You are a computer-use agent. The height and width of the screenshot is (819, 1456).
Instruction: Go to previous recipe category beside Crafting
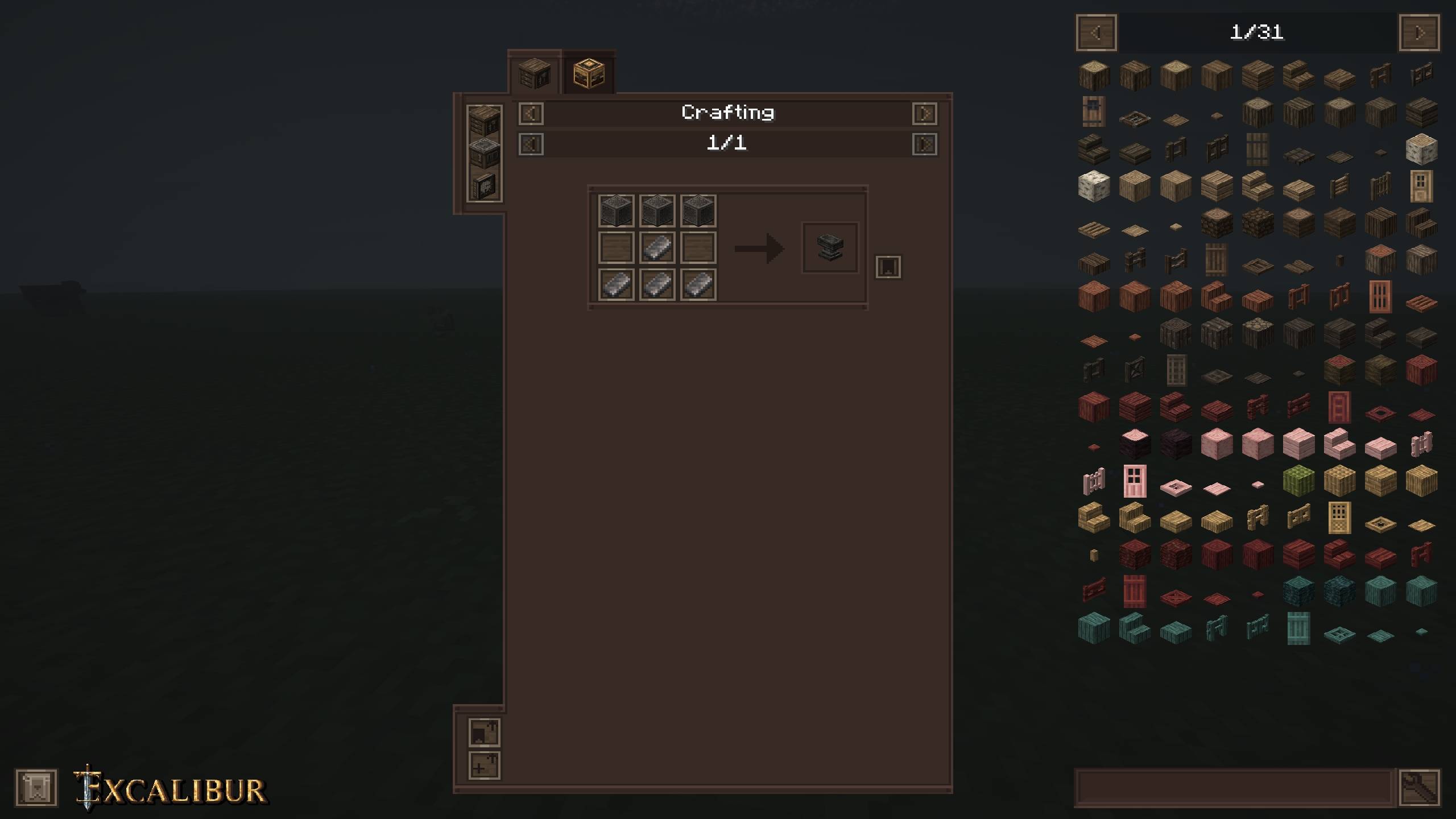pyautogui.click(x=531, y=114)
